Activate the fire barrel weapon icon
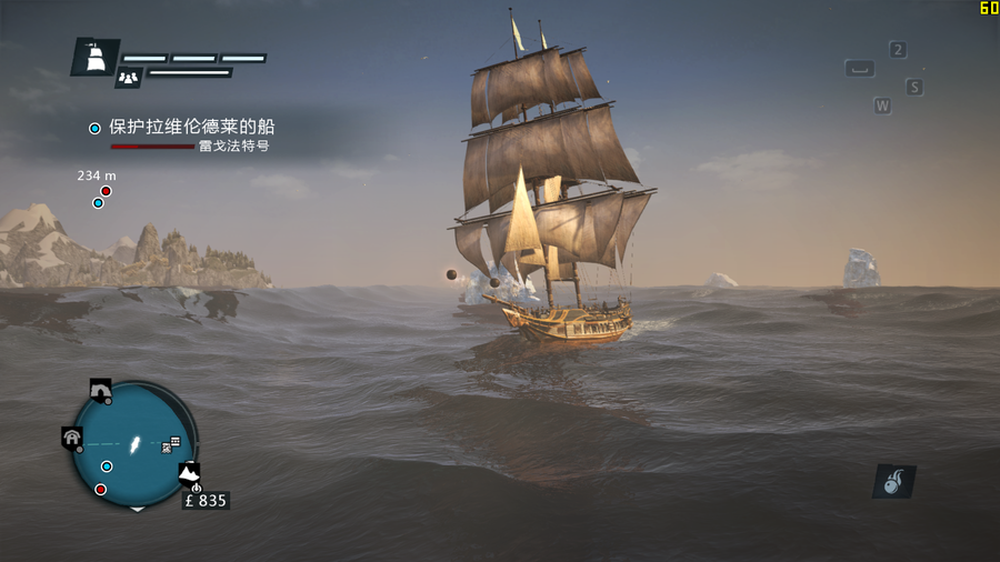This screenshot has height=562, width=1000. [893, 481]
